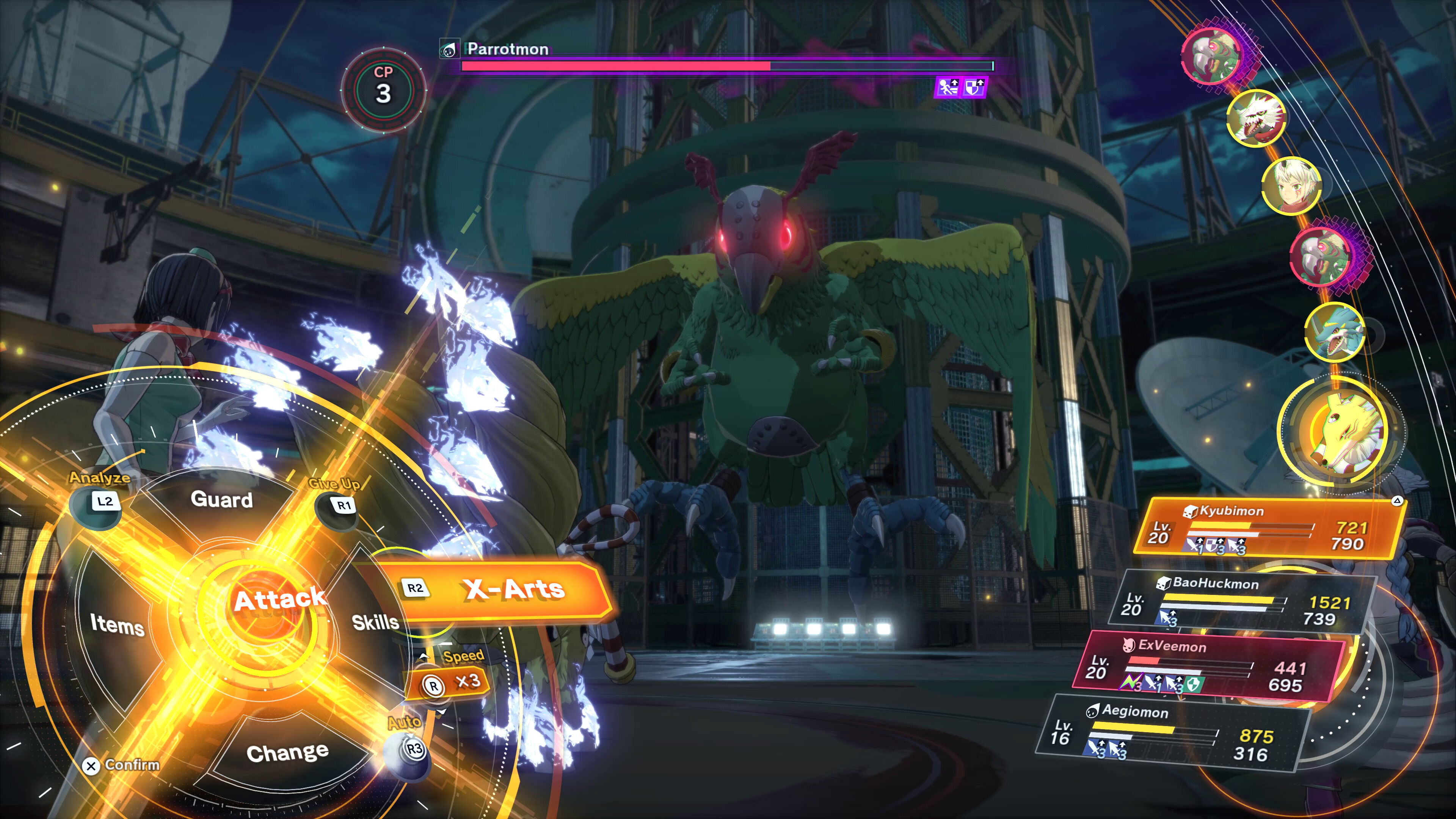Click the white BaoHuckmon turn order portrait
Screen dimensions: 1456x819
[1255, 118]
